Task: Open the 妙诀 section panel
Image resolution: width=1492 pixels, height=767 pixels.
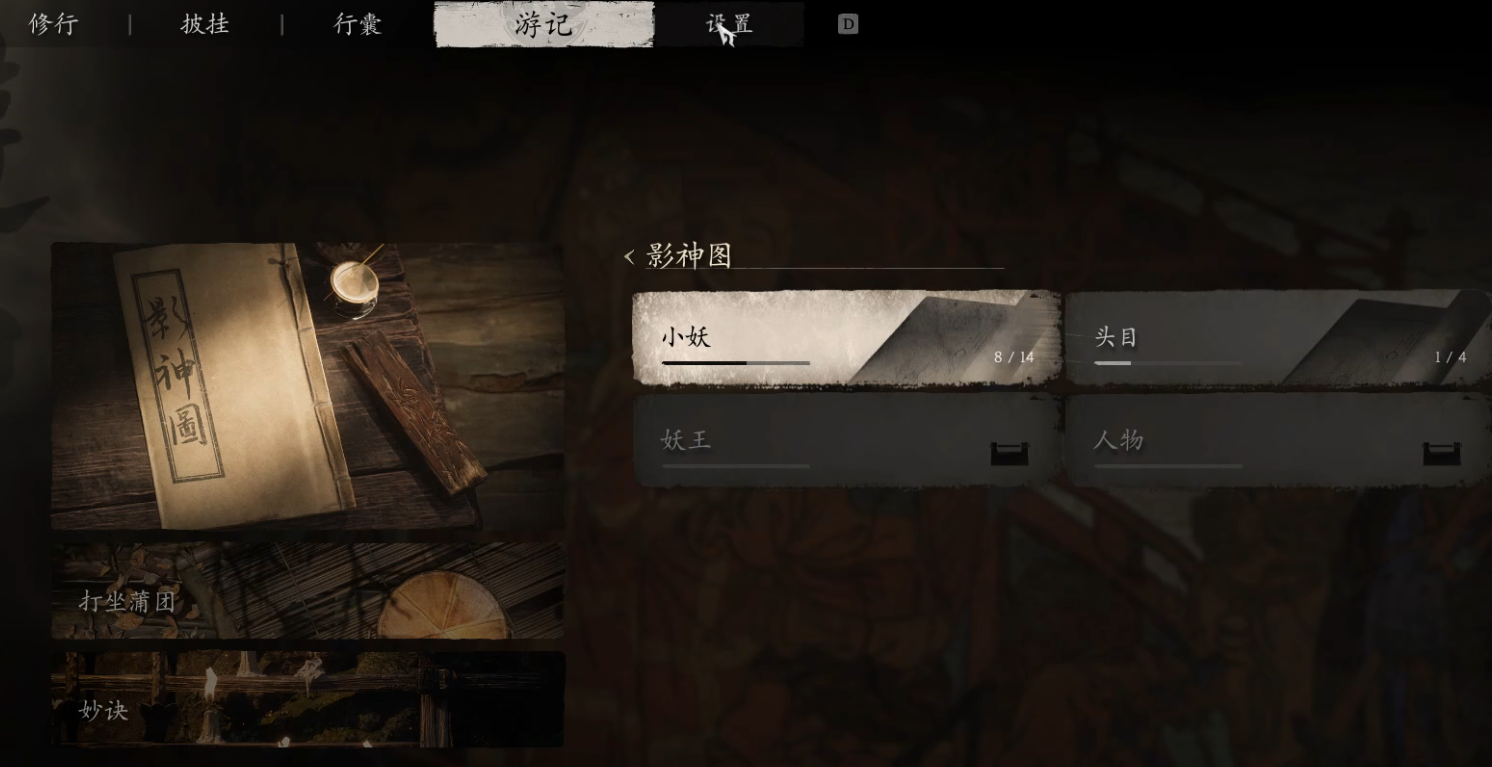Action: (x=306, y=700)
